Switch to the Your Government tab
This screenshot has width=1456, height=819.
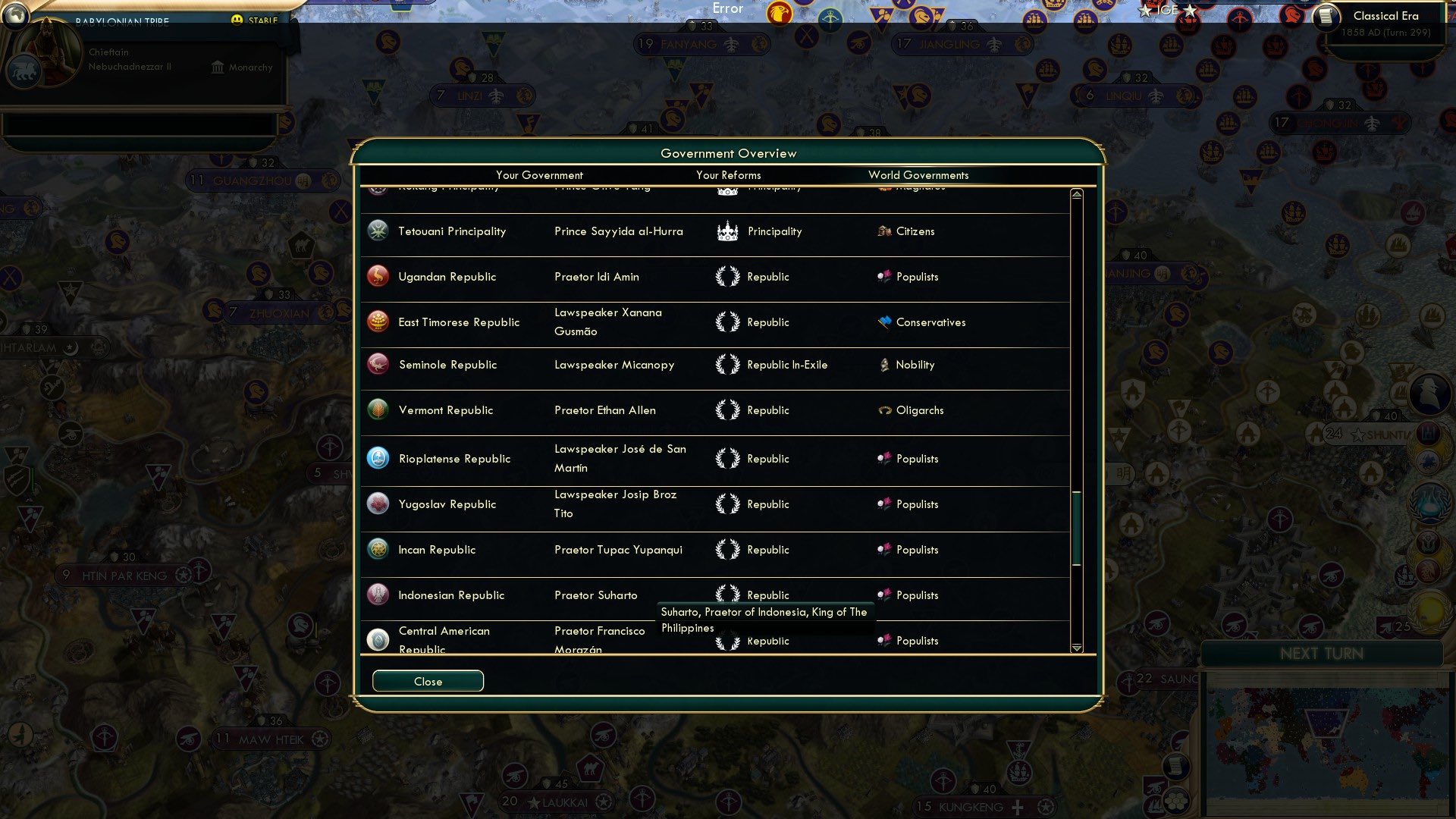pyautogui.click(x=539, y=175)
